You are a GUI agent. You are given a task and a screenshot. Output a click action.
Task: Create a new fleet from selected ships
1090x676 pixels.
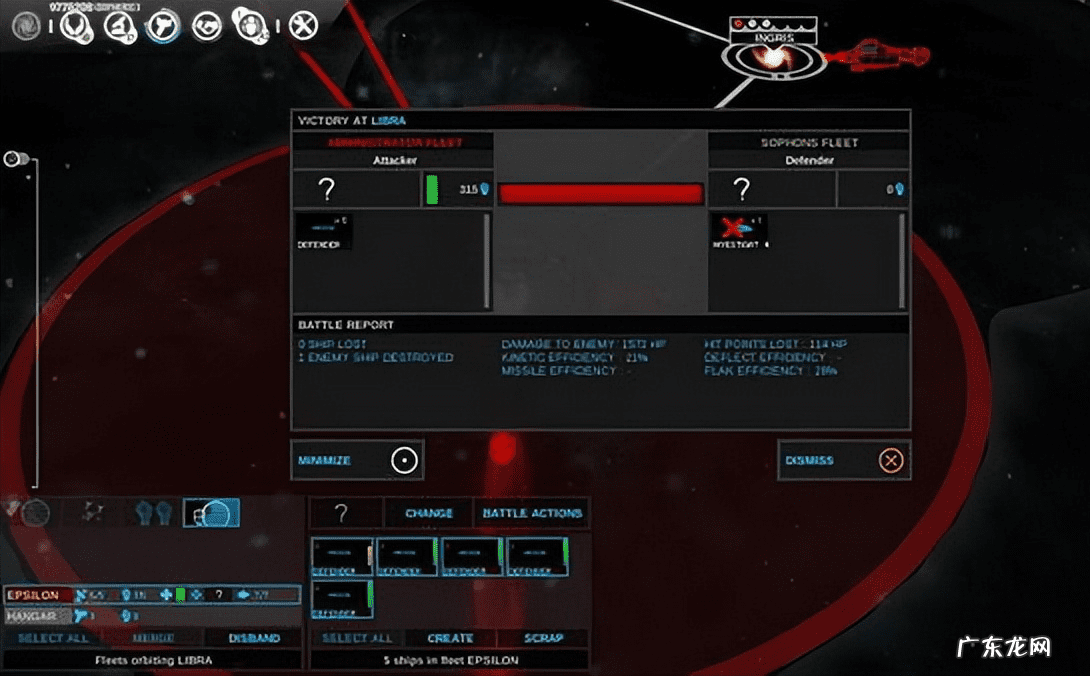point(450,638)
